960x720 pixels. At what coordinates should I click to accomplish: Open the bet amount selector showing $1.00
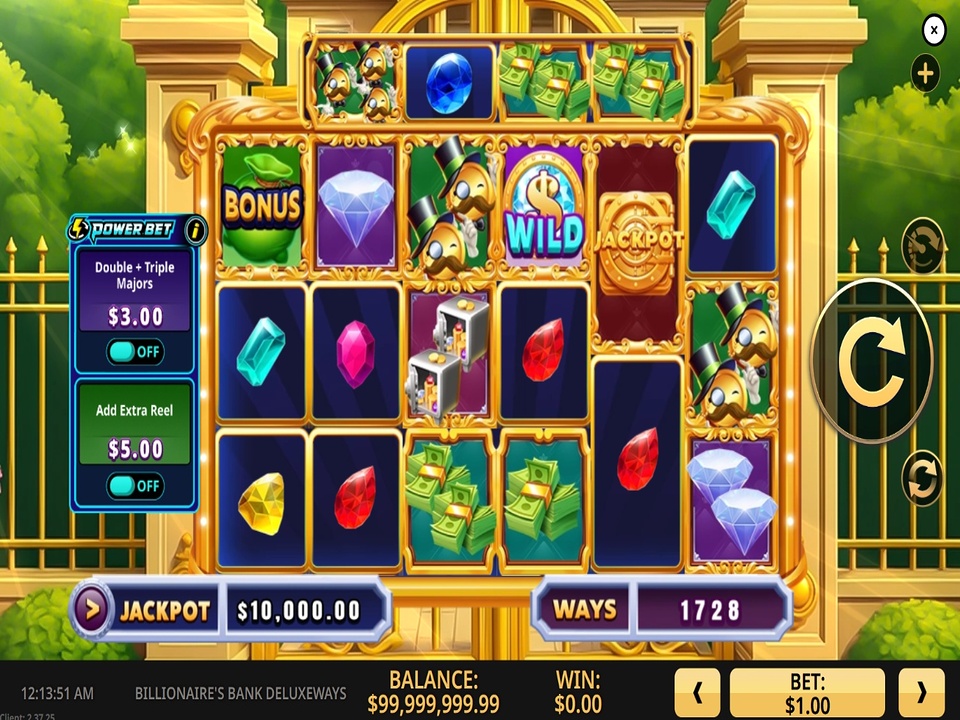[807, 693]
